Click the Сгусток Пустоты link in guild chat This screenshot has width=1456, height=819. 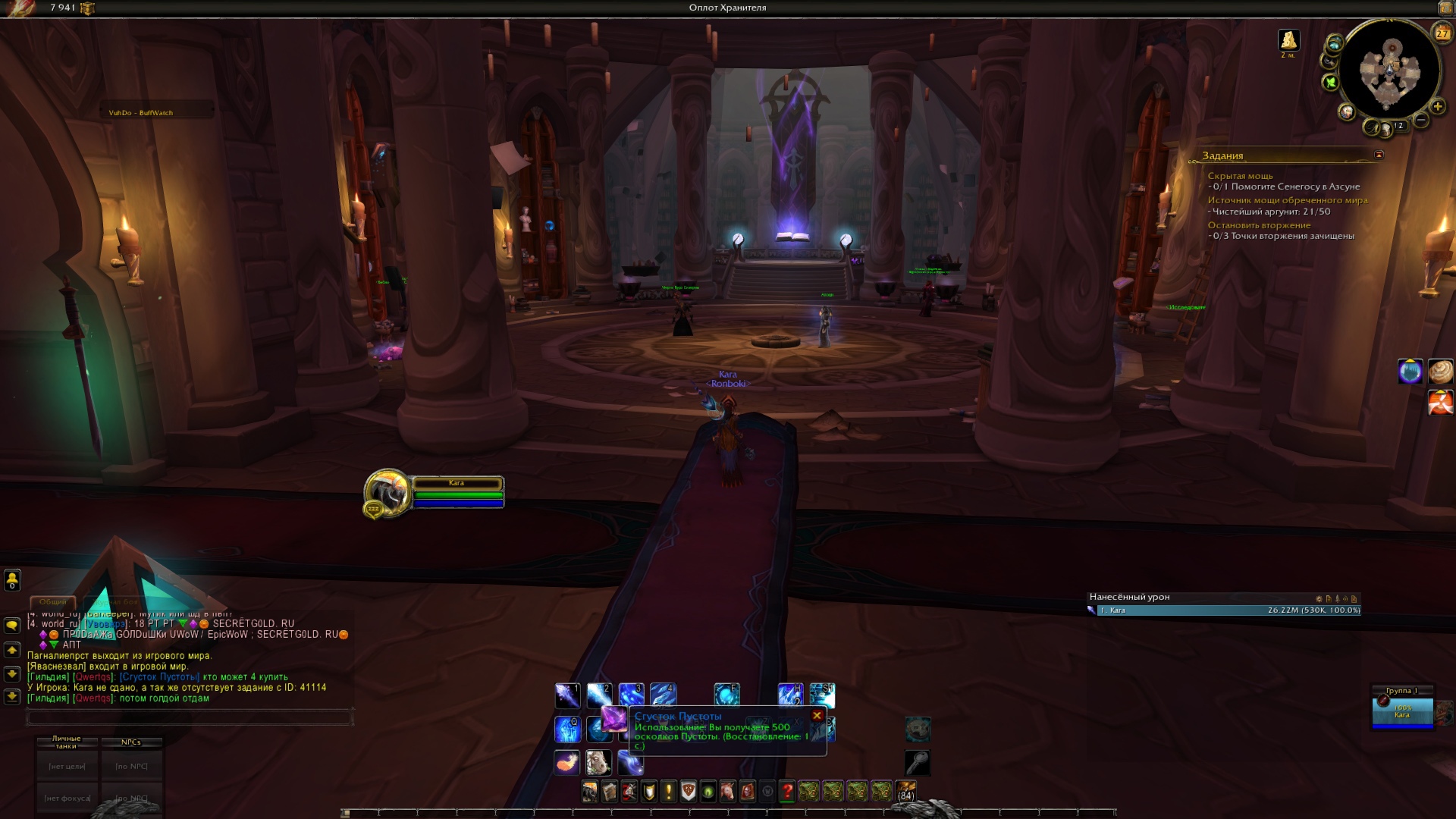click(x=160, y=677)
